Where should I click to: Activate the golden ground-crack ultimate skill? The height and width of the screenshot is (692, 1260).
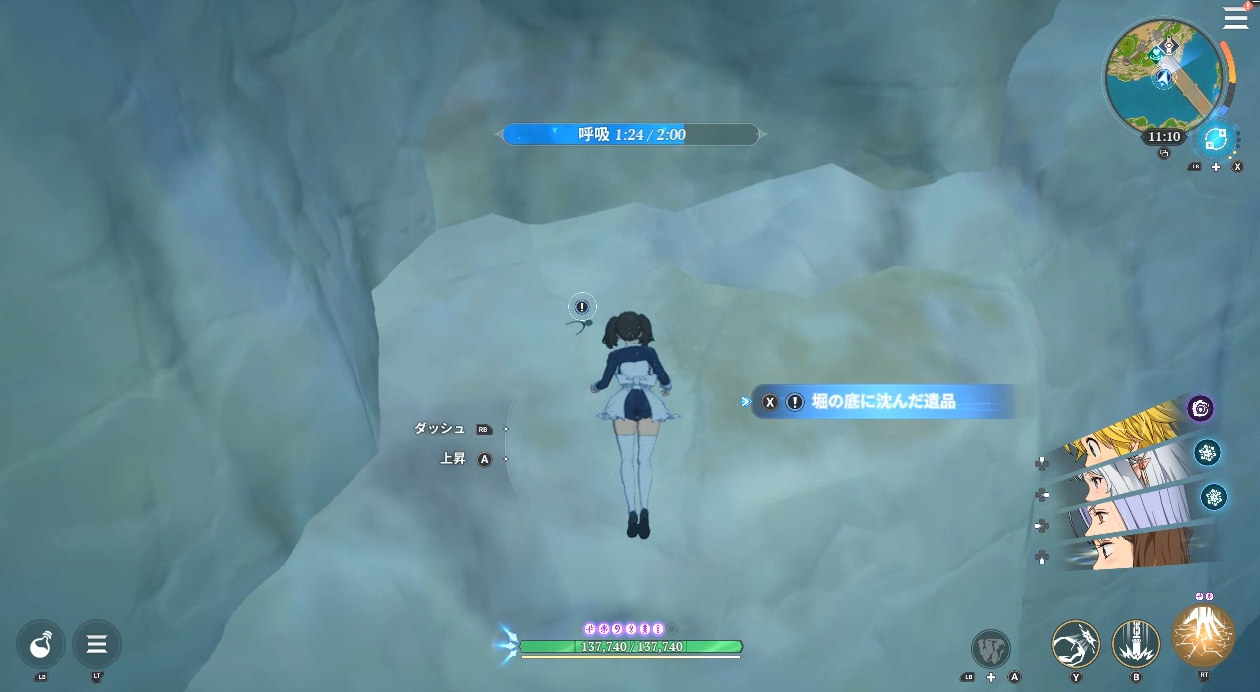pos(1202,636)
